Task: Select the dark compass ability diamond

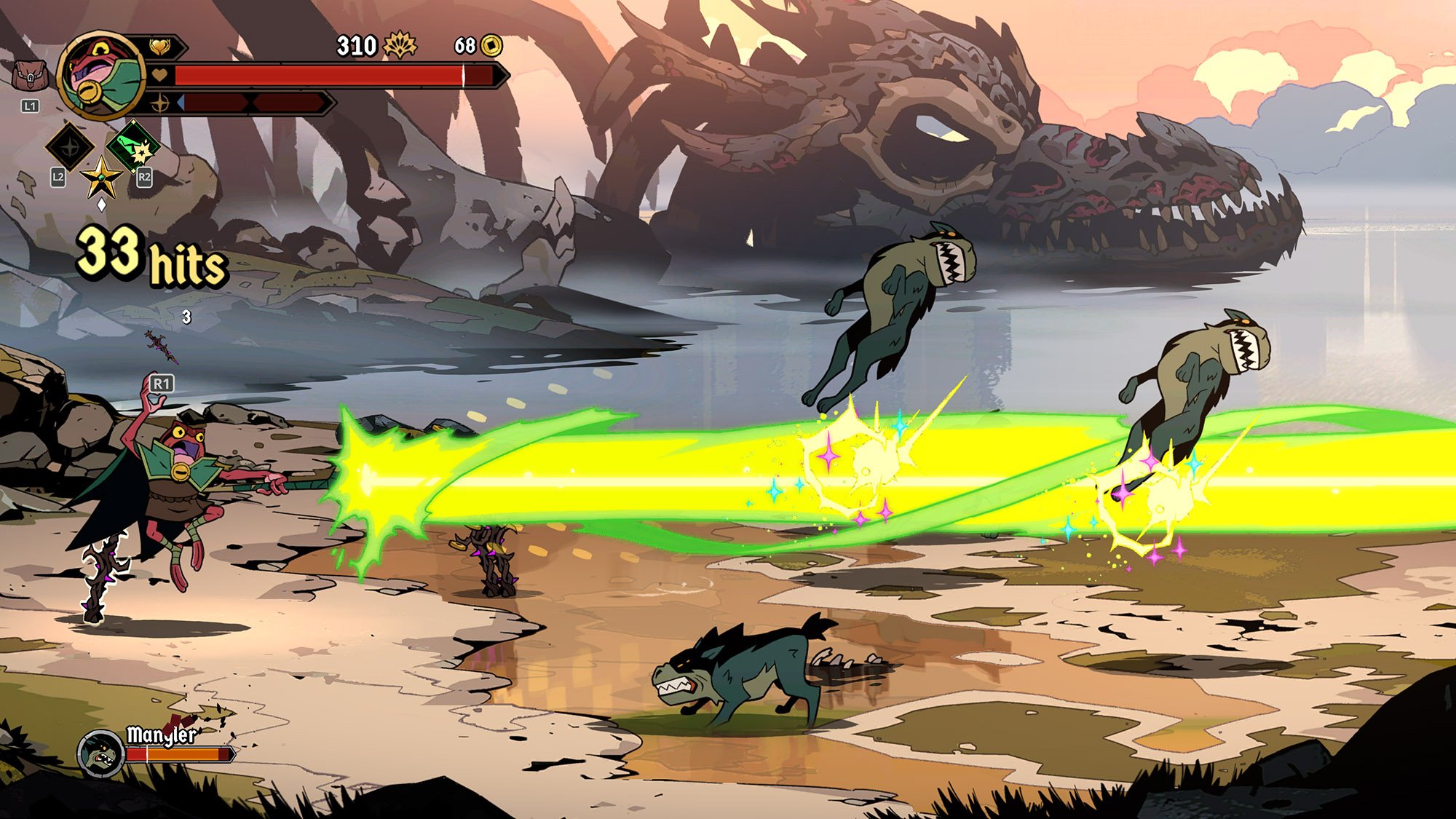Action: (70, 147)
